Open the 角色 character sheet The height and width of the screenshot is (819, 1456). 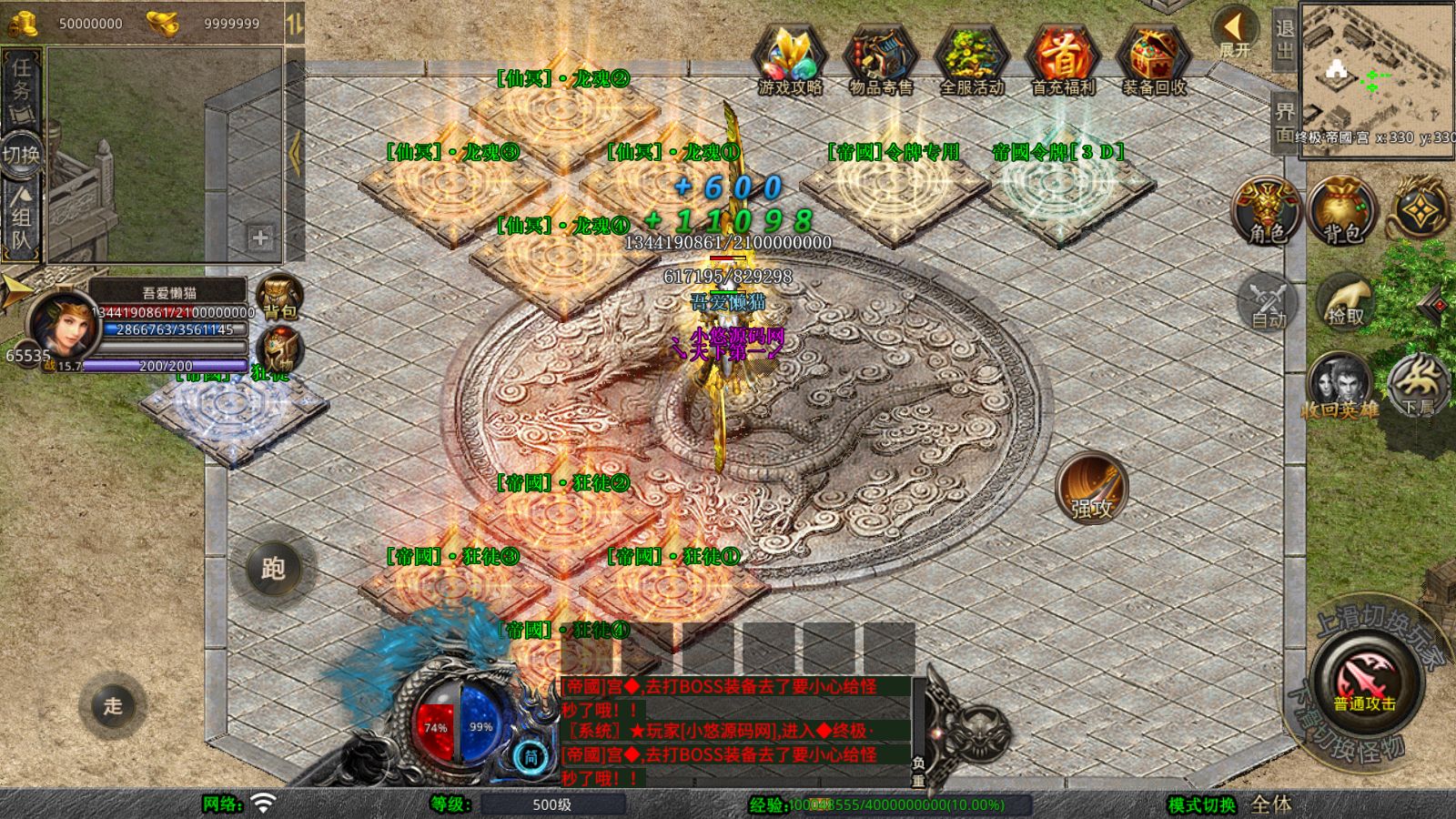click(1267, 211)
